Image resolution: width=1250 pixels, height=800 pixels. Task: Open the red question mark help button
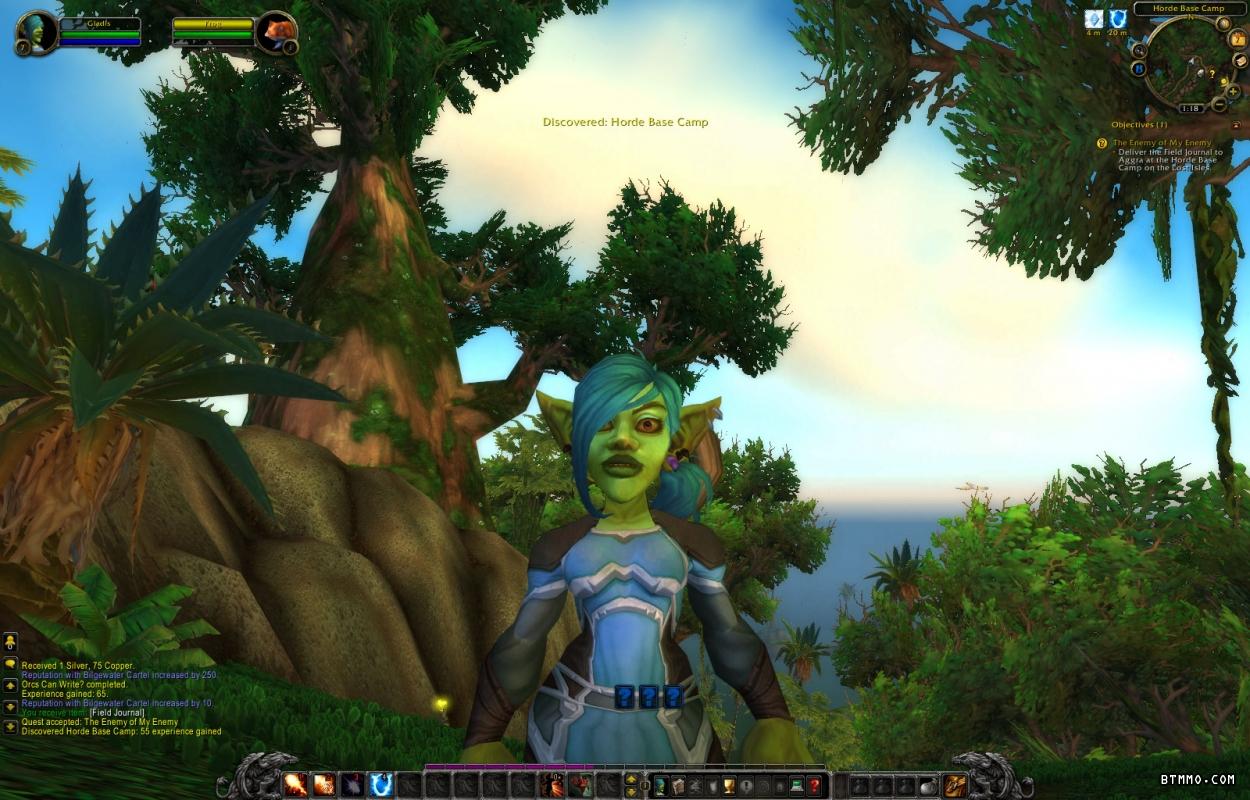click(x=815, y=785)
